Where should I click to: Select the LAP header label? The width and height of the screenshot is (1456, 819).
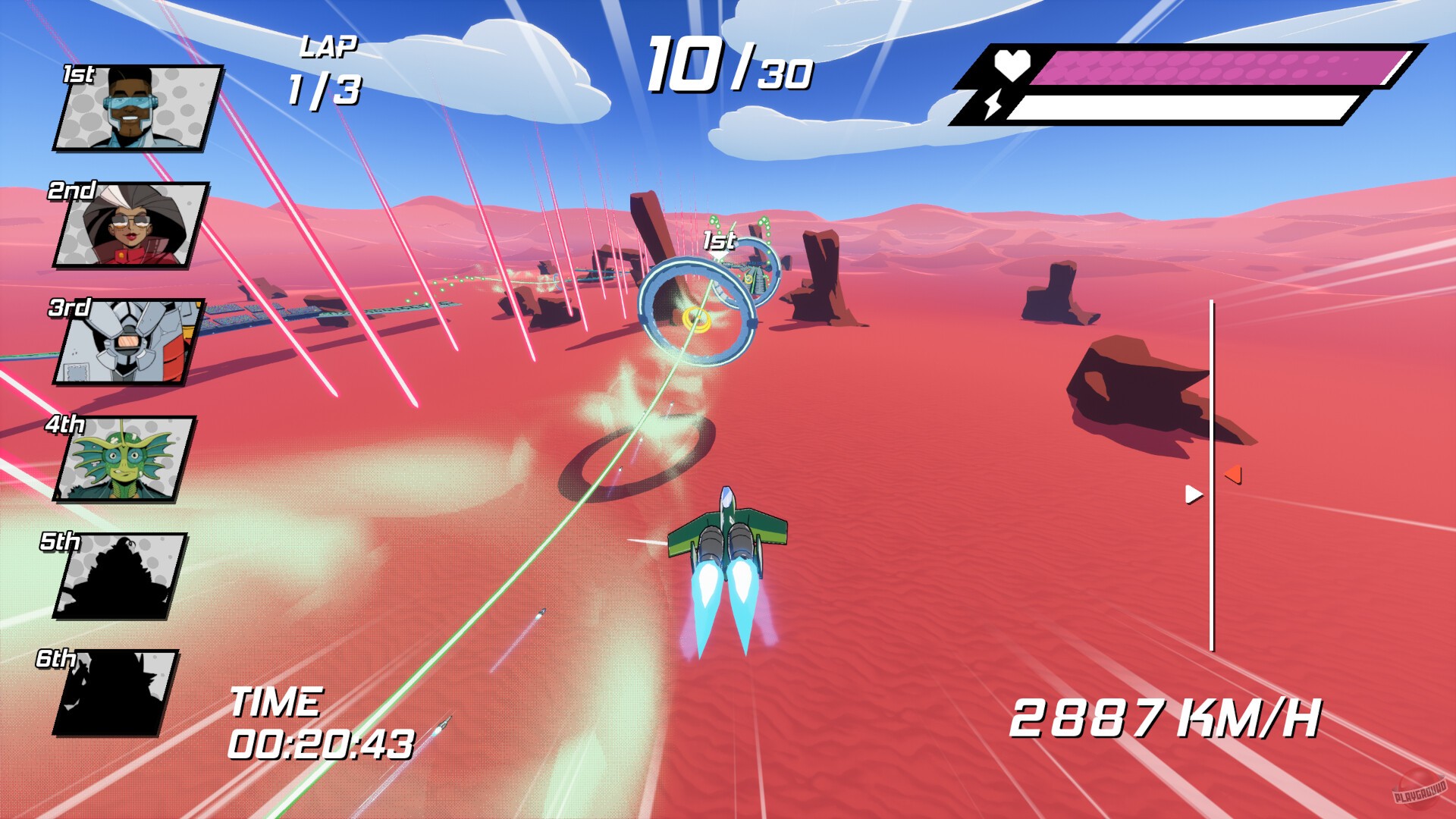[329, 47]
